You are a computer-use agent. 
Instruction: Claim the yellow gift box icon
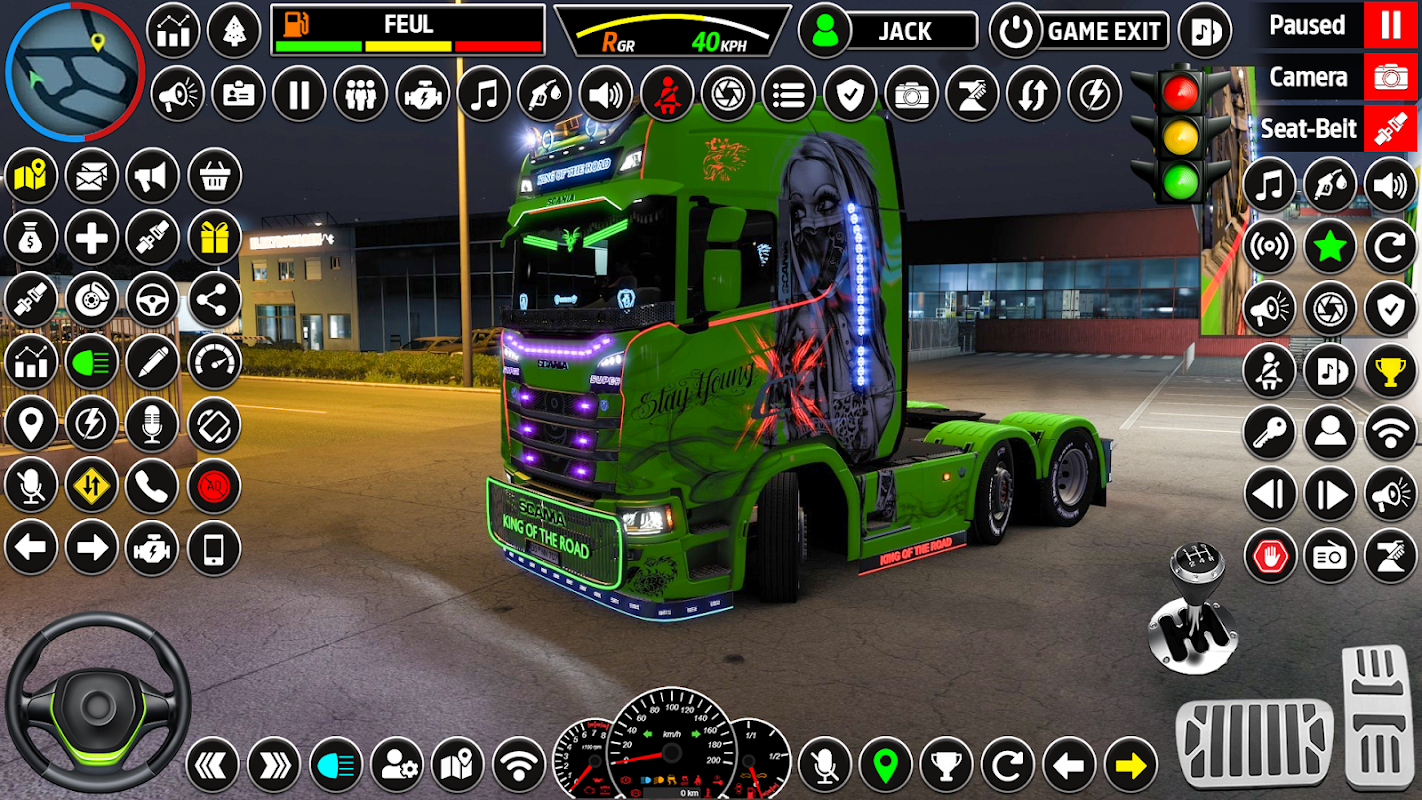pos(214,237)
